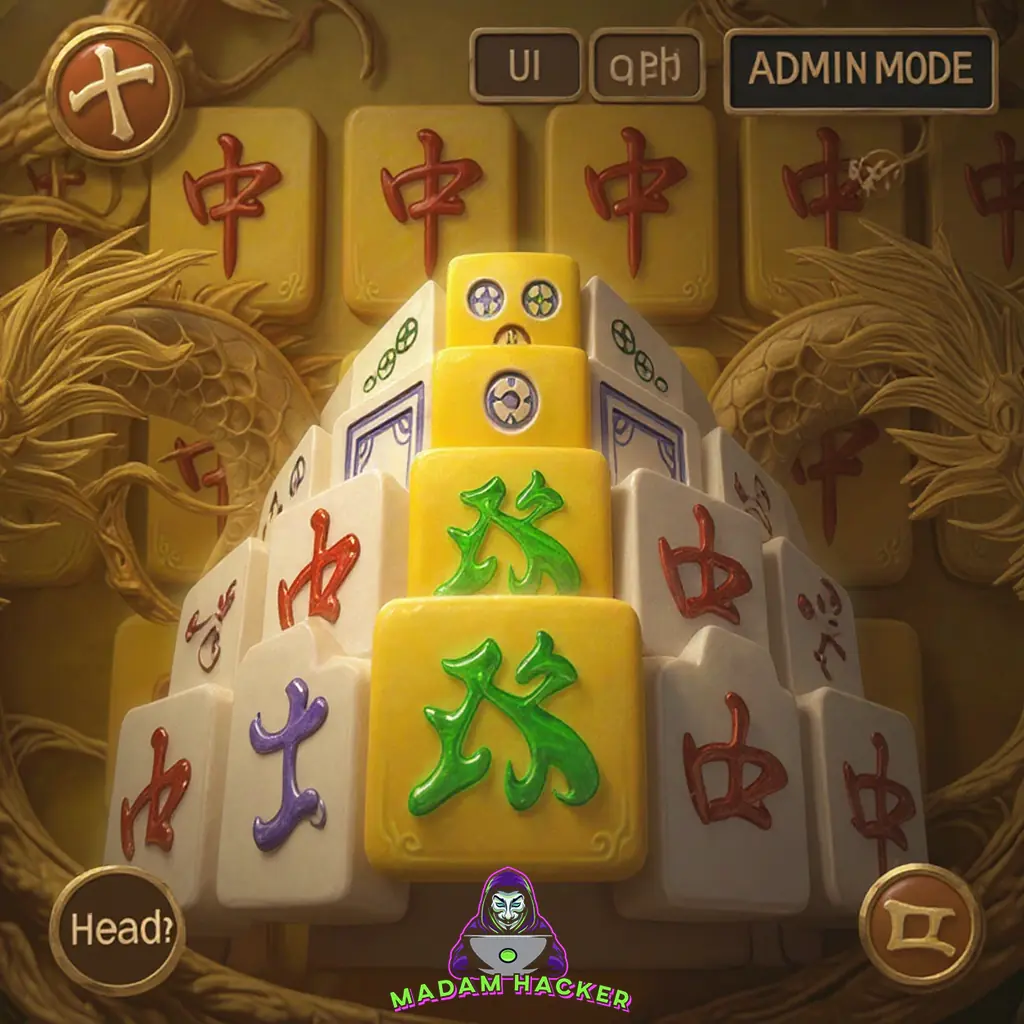Select the UI button

pyautogui.click(x=526, y=66)
